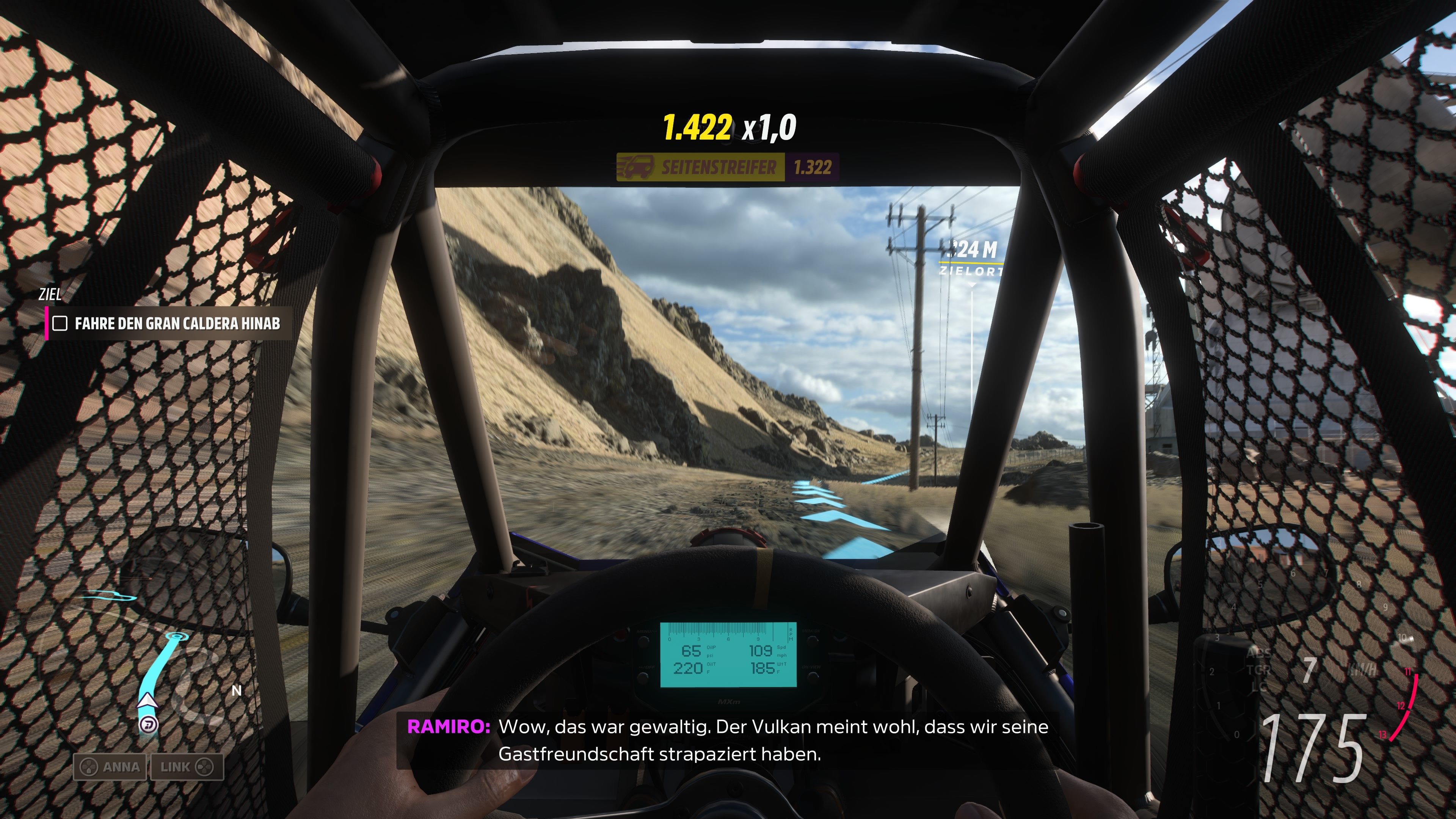Open the ANNA assistant
Viewport: 1456px width, 819px height.
point(111,766)
